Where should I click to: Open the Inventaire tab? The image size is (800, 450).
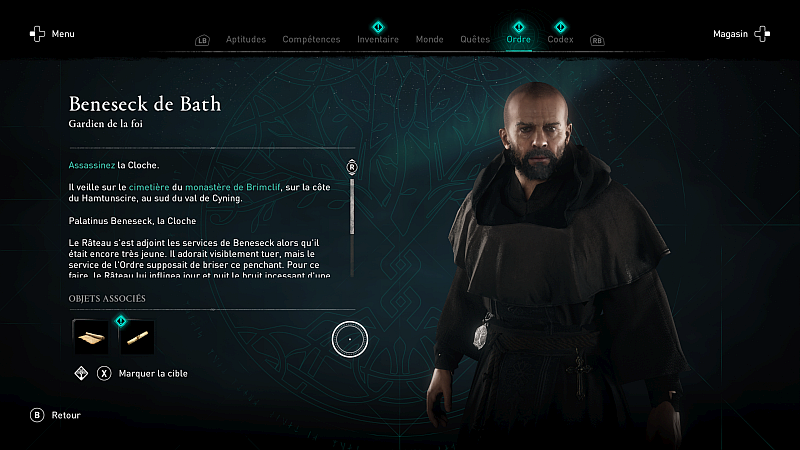coord(378,40)
